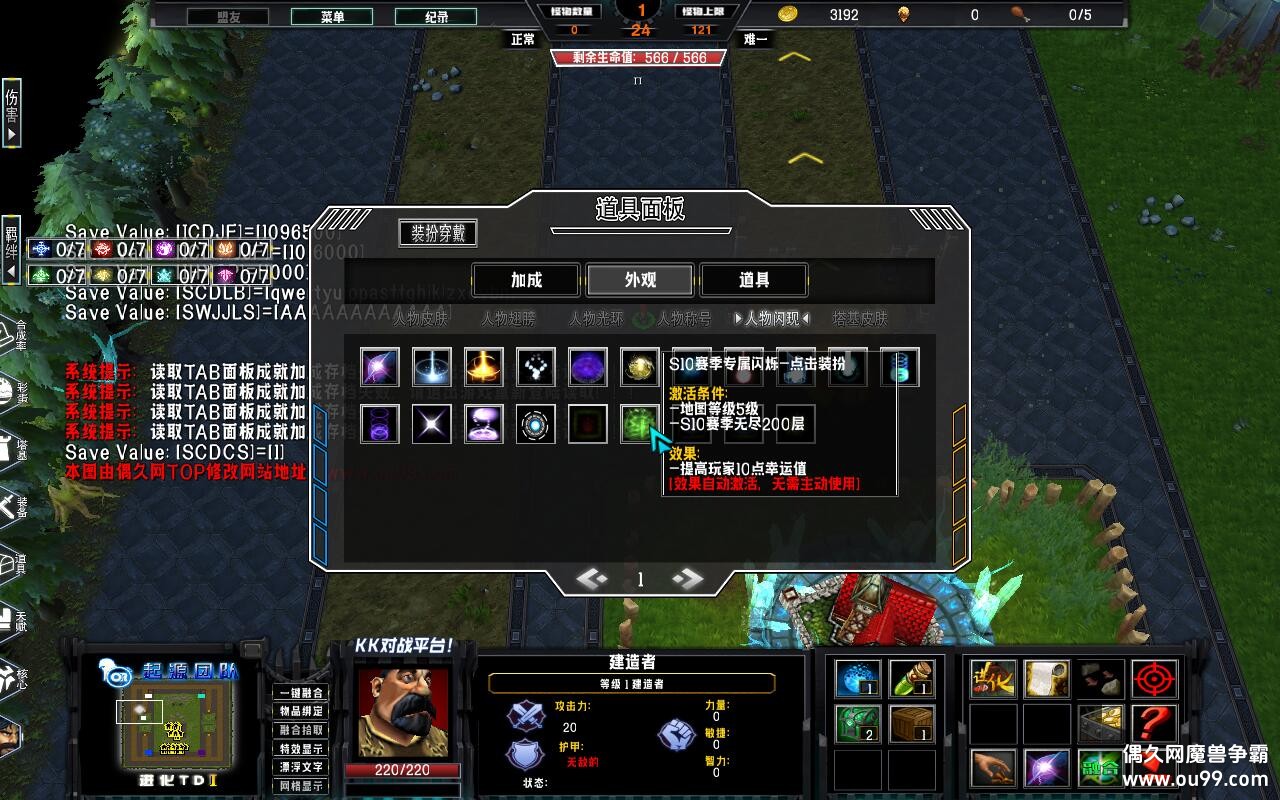Toggle 网格显示 grid display
Screen dimensions: 1280x800
(x=301, y=785)
